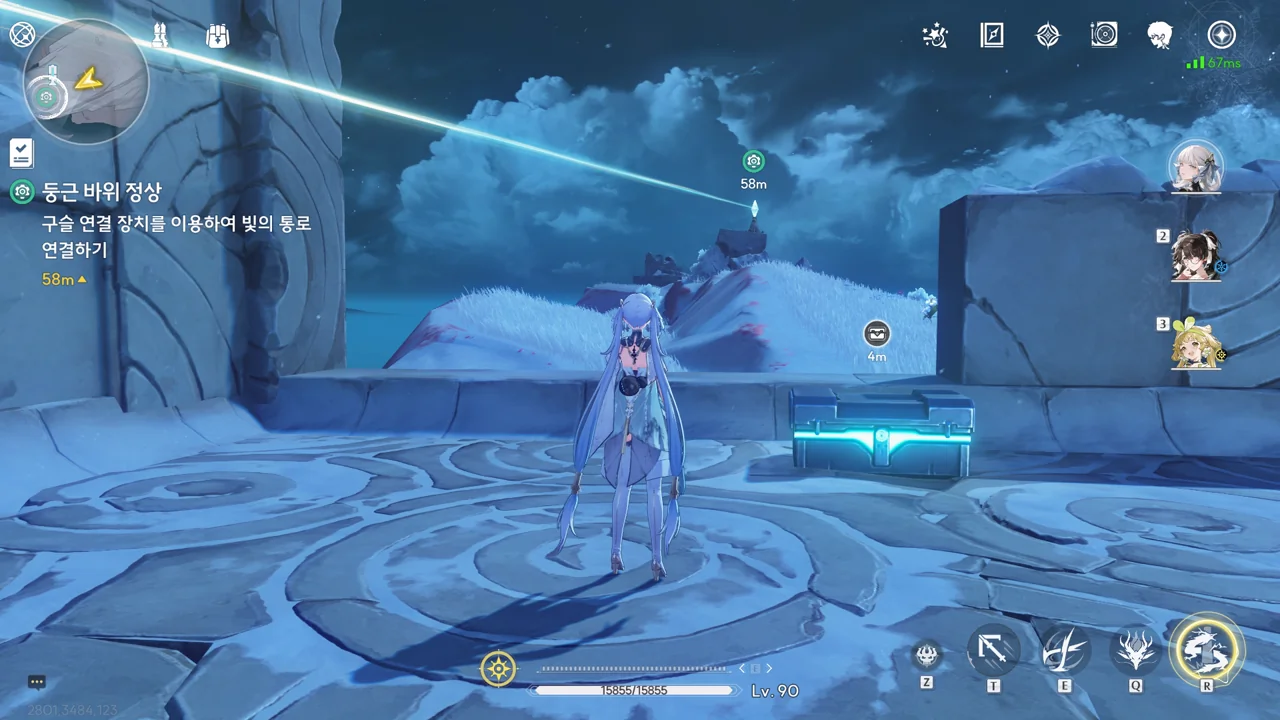
Task: Switch to party member 2 portrait
Action: [x=1197, y=256]
